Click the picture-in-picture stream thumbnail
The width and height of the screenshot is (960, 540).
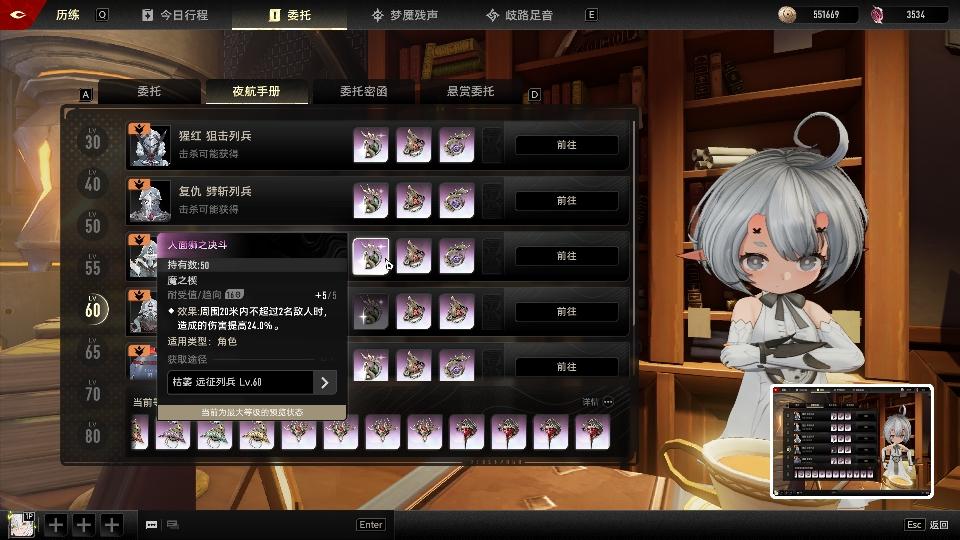pyautogui.click(x=852, y=441)
